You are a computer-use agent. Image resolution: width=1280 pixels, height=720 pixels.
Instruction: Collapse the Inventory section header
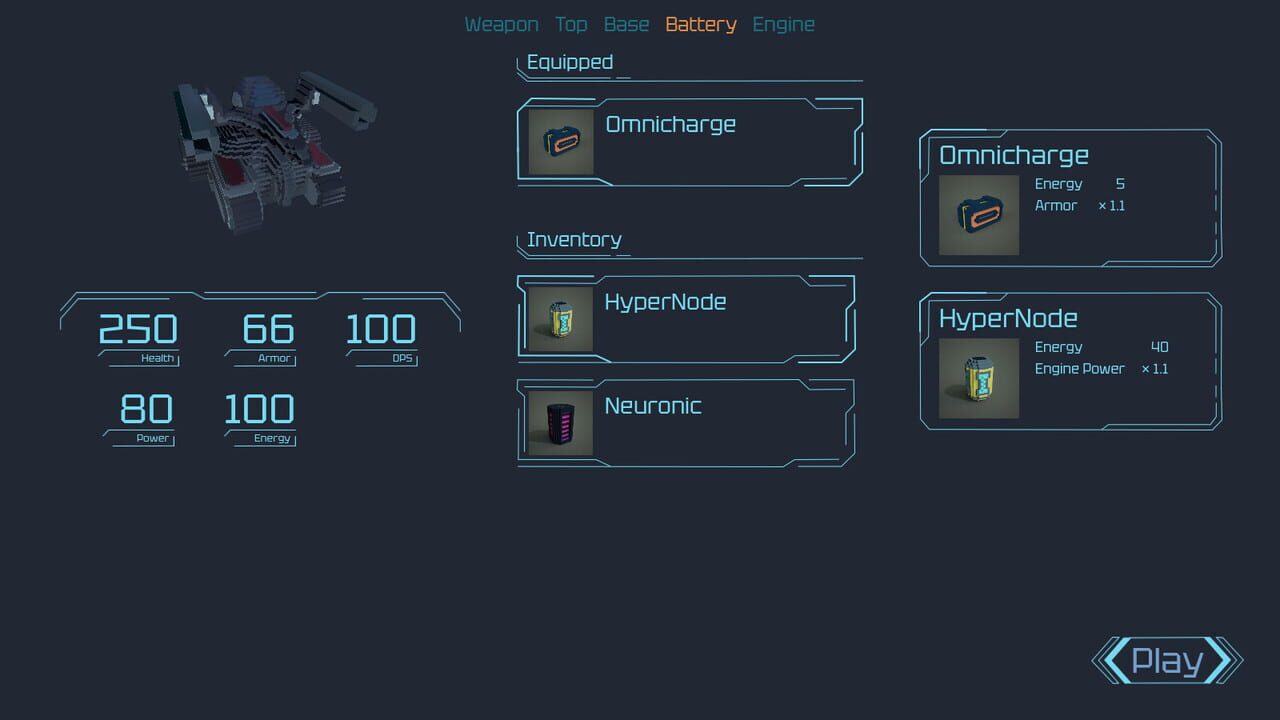click(574, 240)
